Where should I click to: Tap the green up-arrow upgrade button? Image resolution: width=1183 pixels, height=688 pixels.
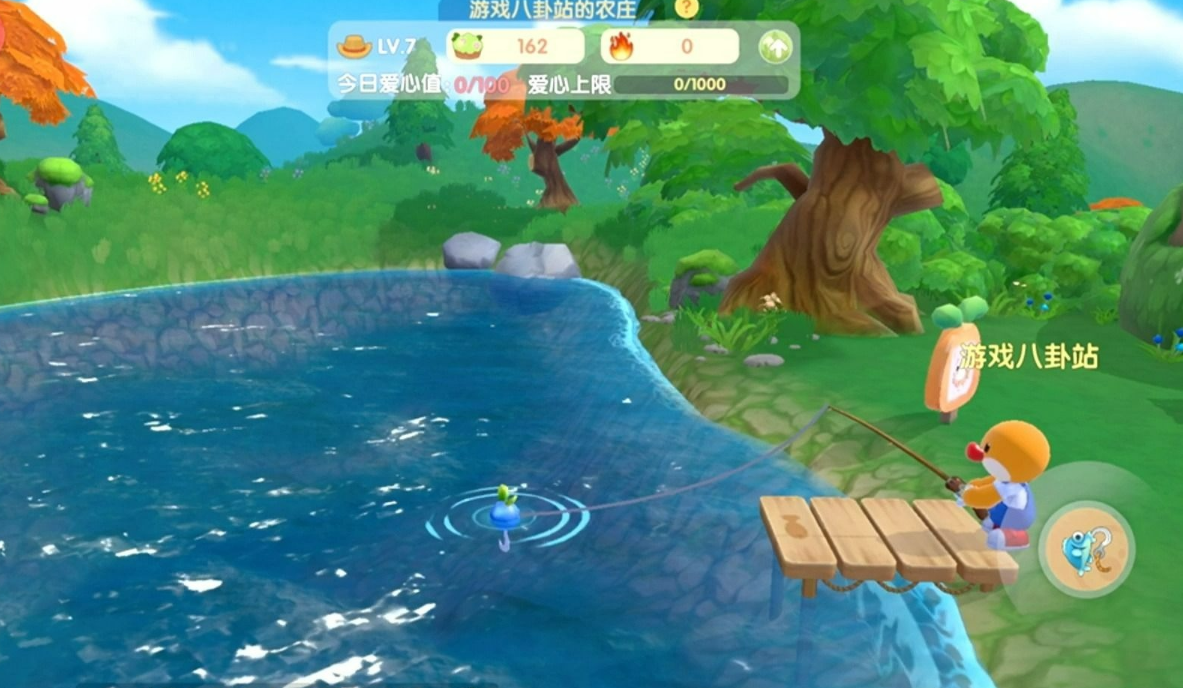coord(775,47)
